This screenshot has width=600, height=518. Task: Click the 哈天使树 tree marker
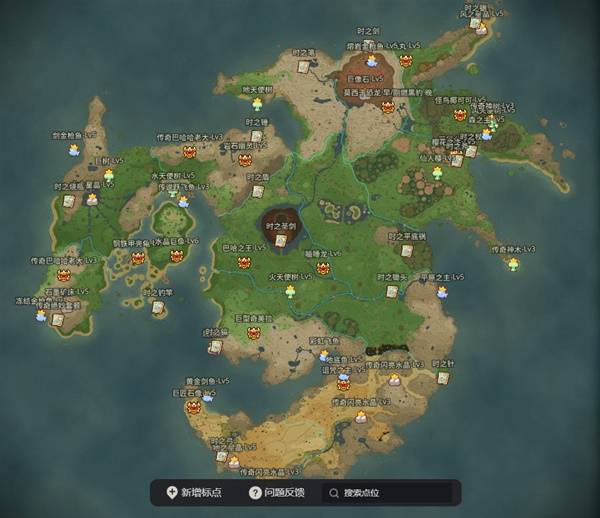257,103
